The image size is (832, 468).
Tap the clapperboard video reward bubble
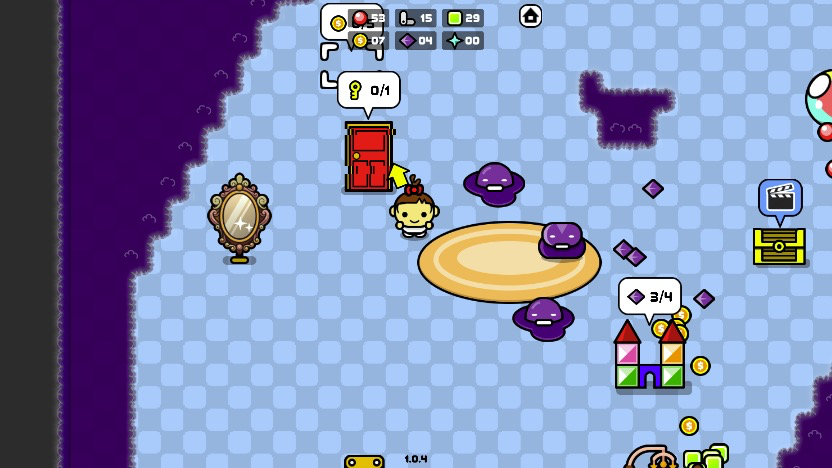779,198
